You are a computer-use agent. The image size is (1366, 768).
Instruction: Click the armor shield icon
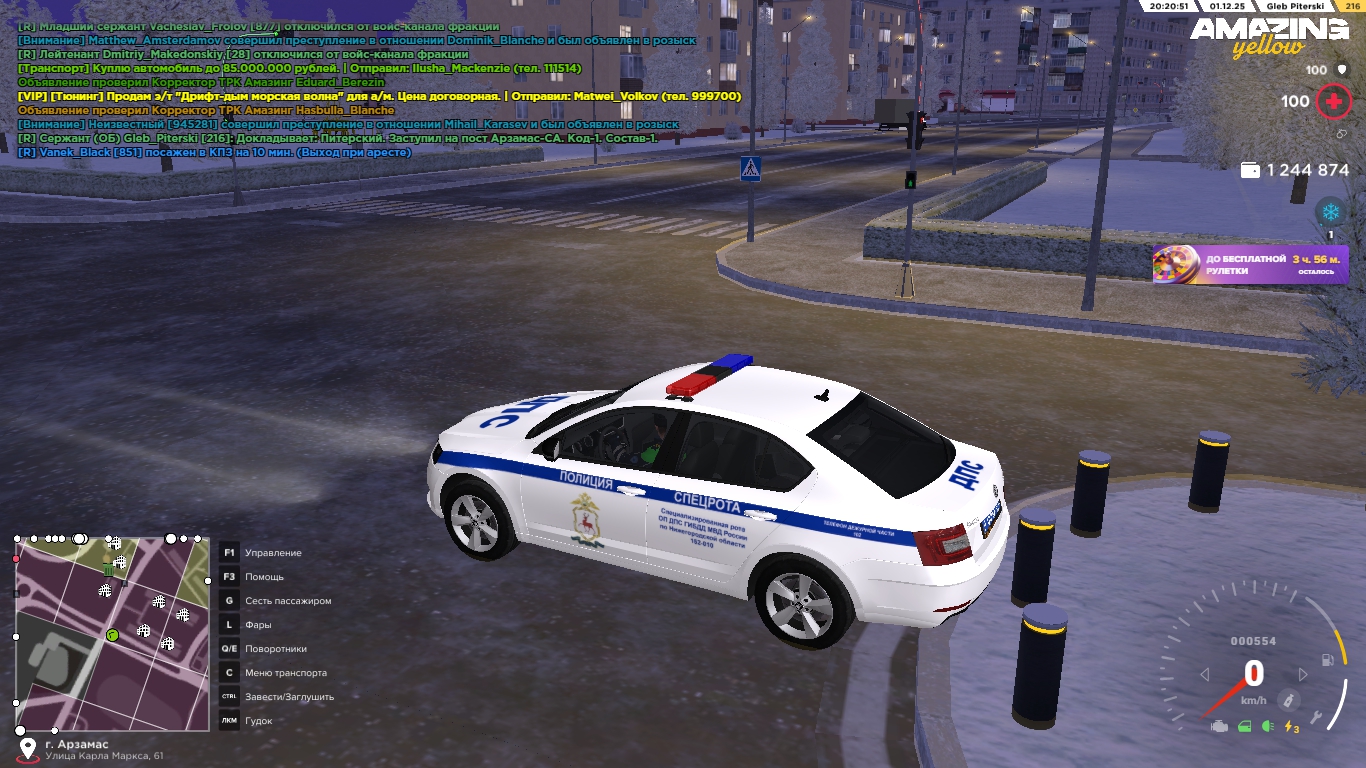pyautogui.click(x=1340, y=70)
